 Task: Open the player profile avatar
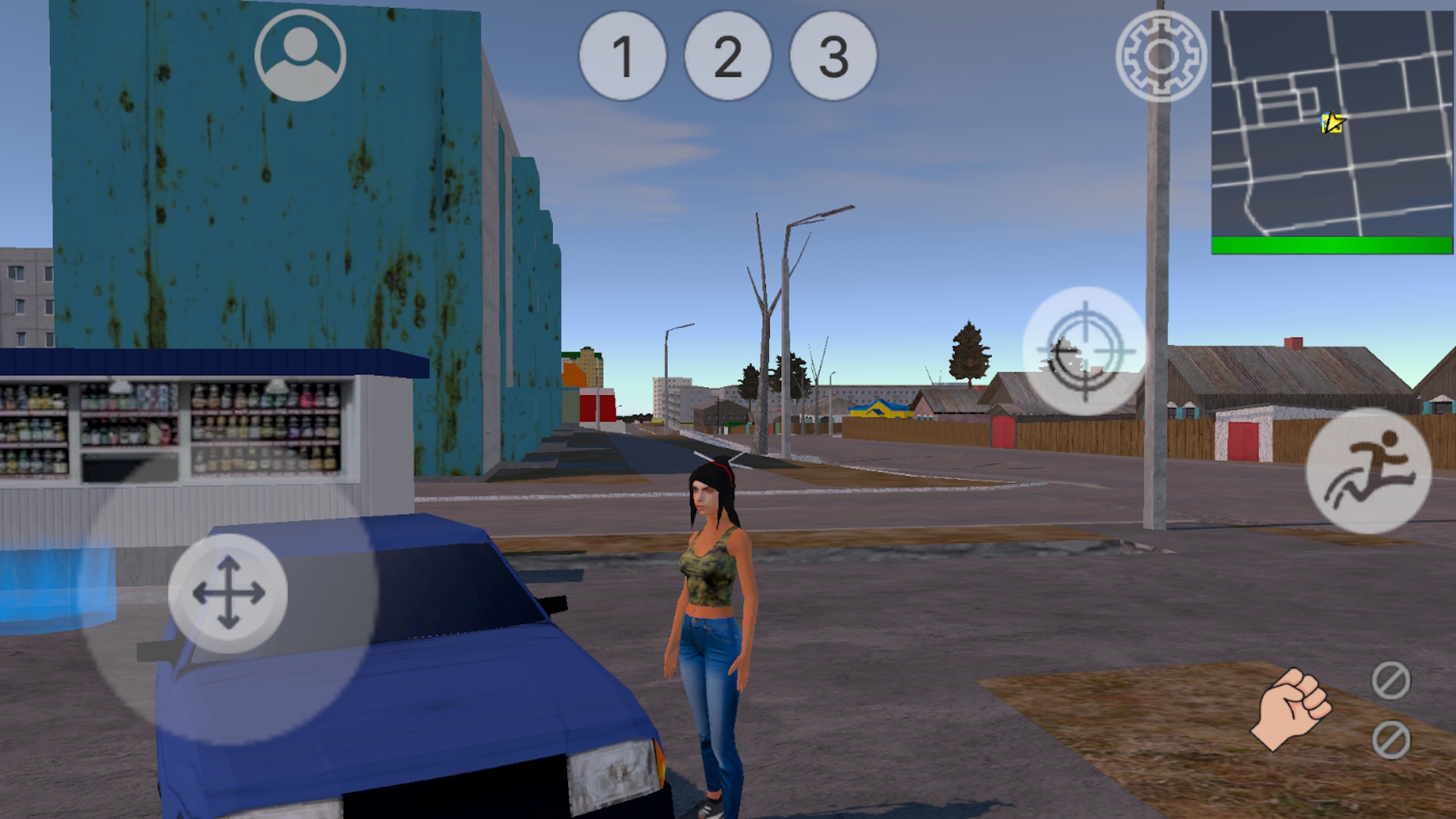point(300,55)
